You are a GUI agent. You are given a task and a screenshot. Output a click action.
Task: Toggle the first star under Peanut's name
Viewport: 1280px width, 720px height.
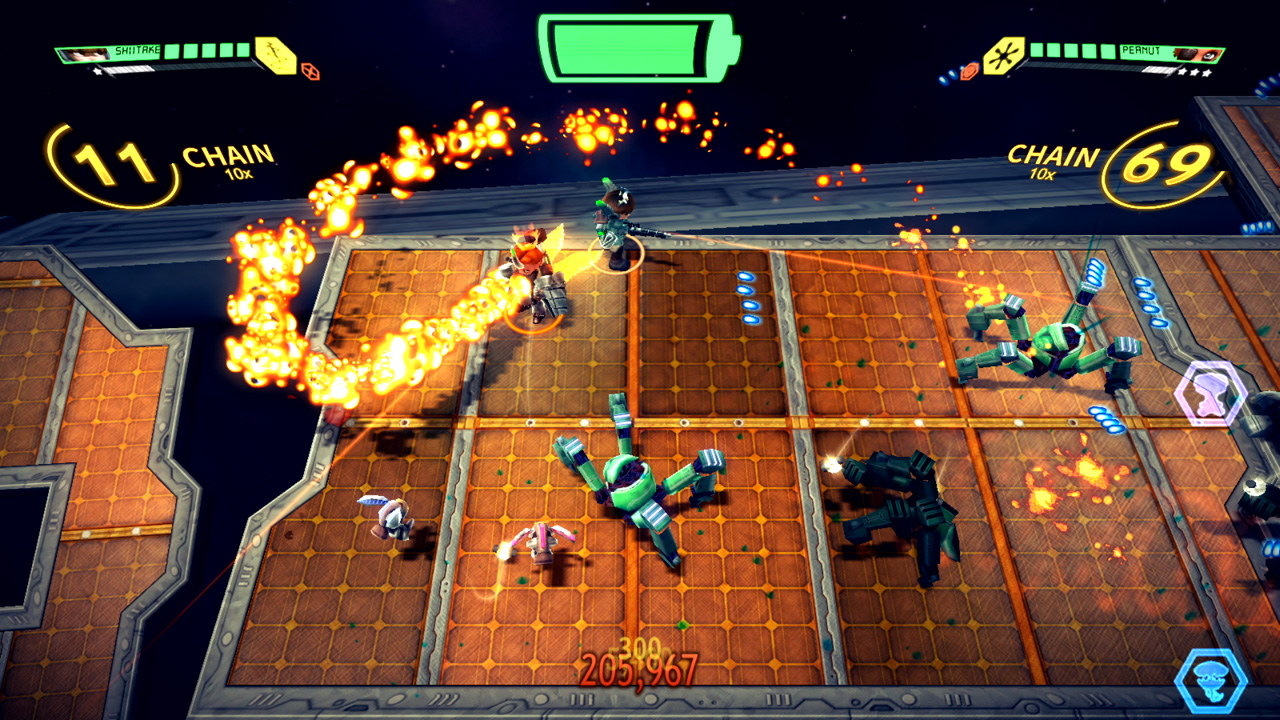(x=1181, y=72)
